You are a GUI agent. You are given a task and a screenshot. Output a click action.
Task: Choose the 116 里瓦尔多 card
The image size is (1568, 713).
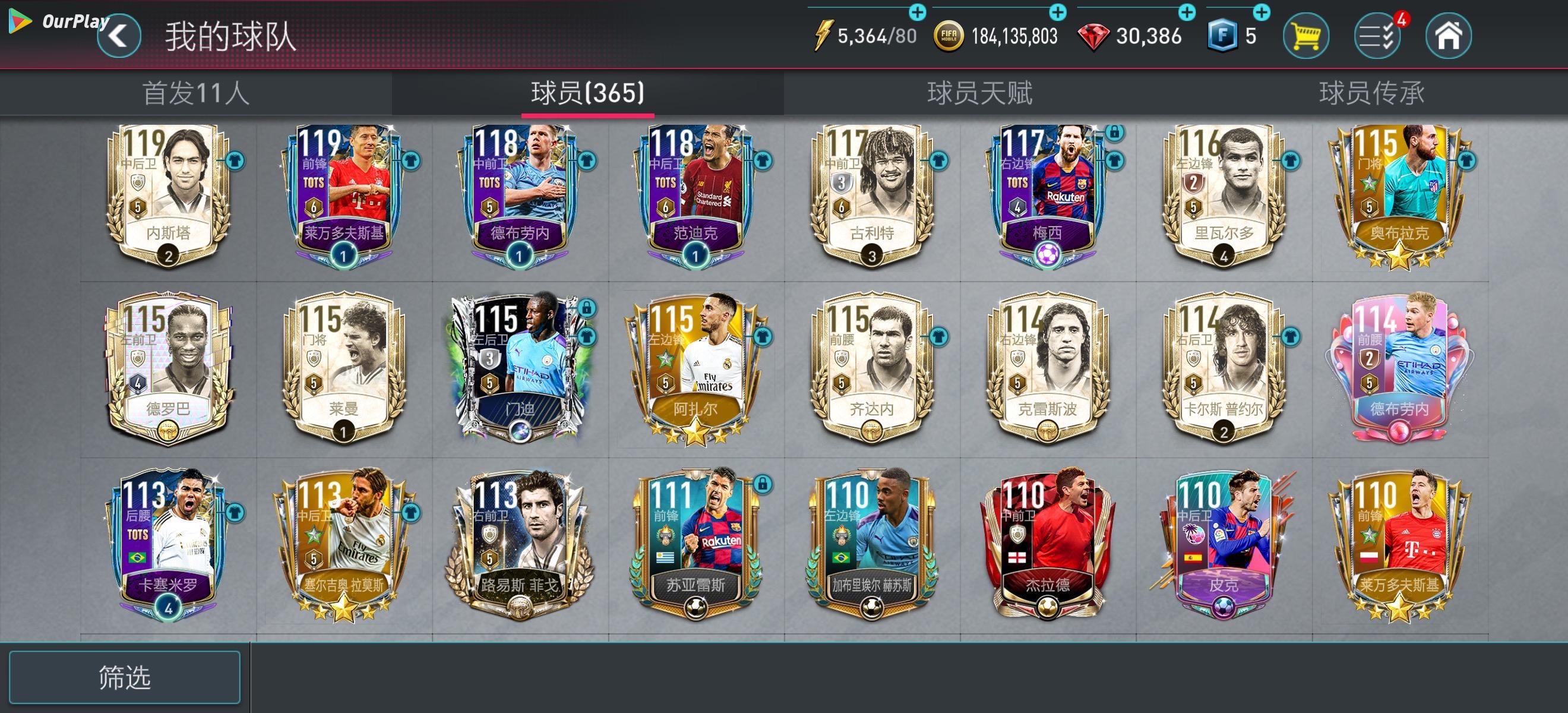[1224, 195]
